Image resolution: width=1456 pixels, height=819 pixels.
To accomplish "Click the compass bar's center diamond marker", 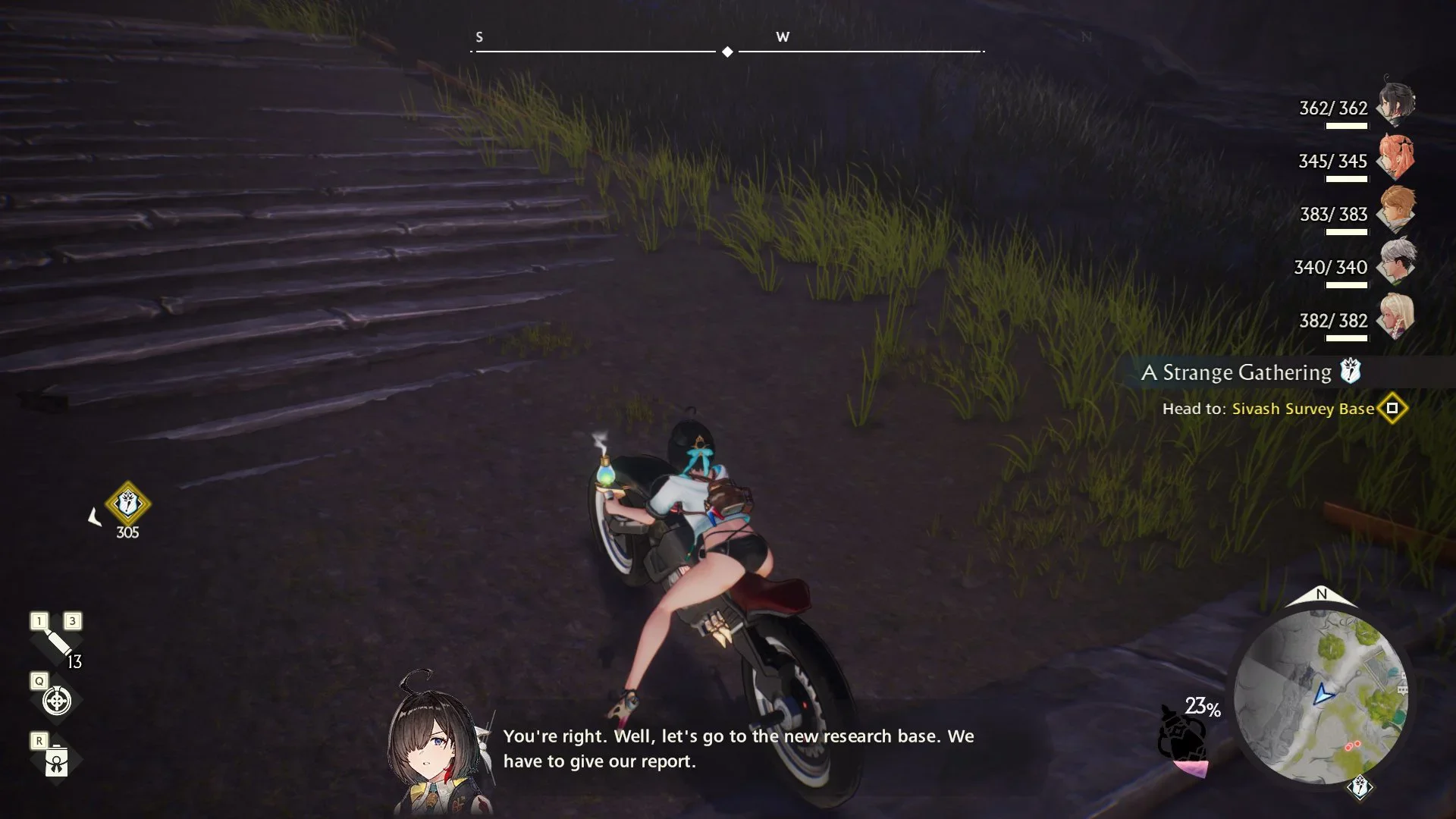I will point(727,52).
